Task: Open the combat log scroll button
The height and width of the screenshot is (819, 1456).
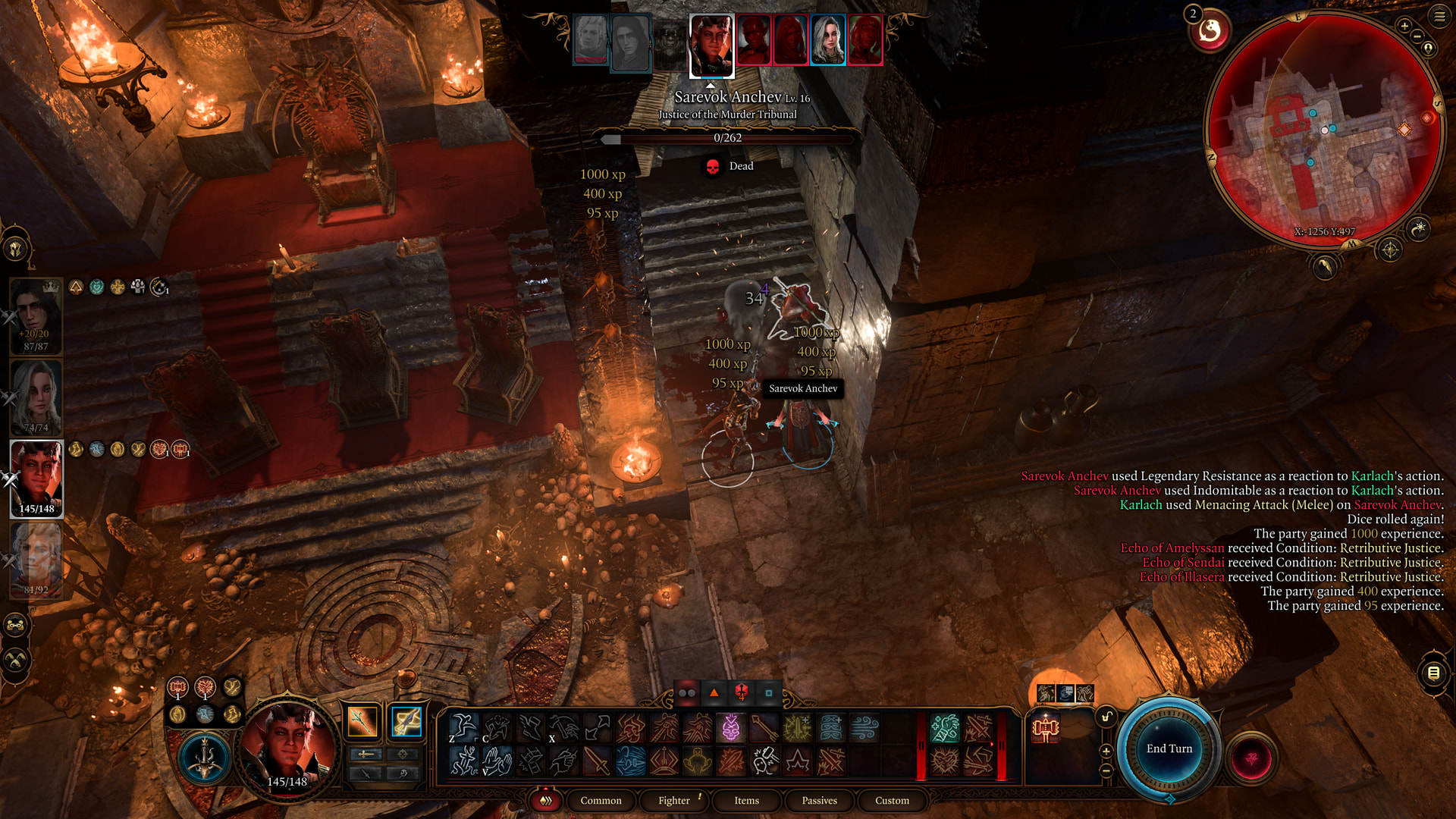Action: 1433,673
